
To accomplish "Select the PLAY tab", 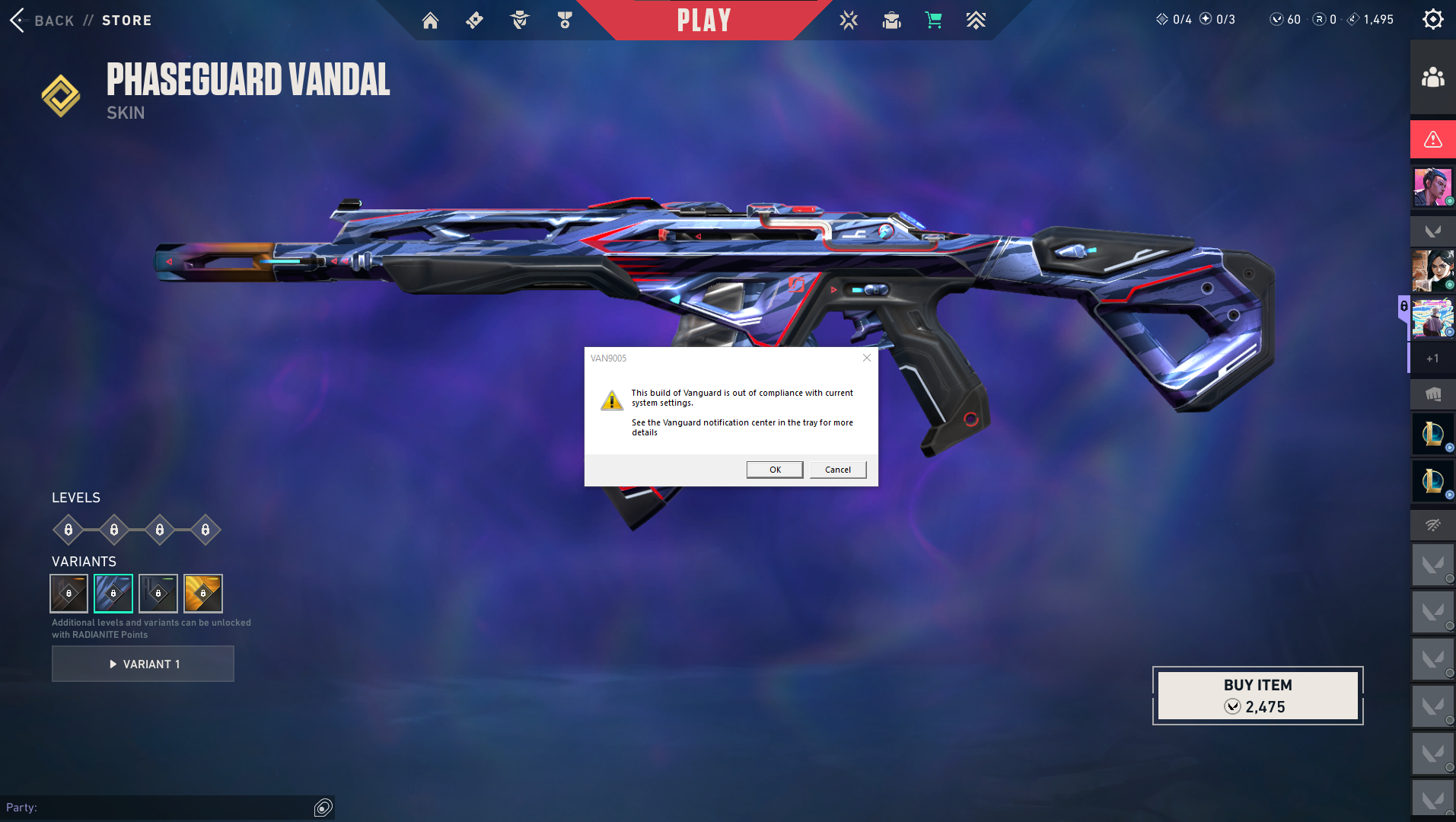I will pyautogui.click(x=702, y=21).
